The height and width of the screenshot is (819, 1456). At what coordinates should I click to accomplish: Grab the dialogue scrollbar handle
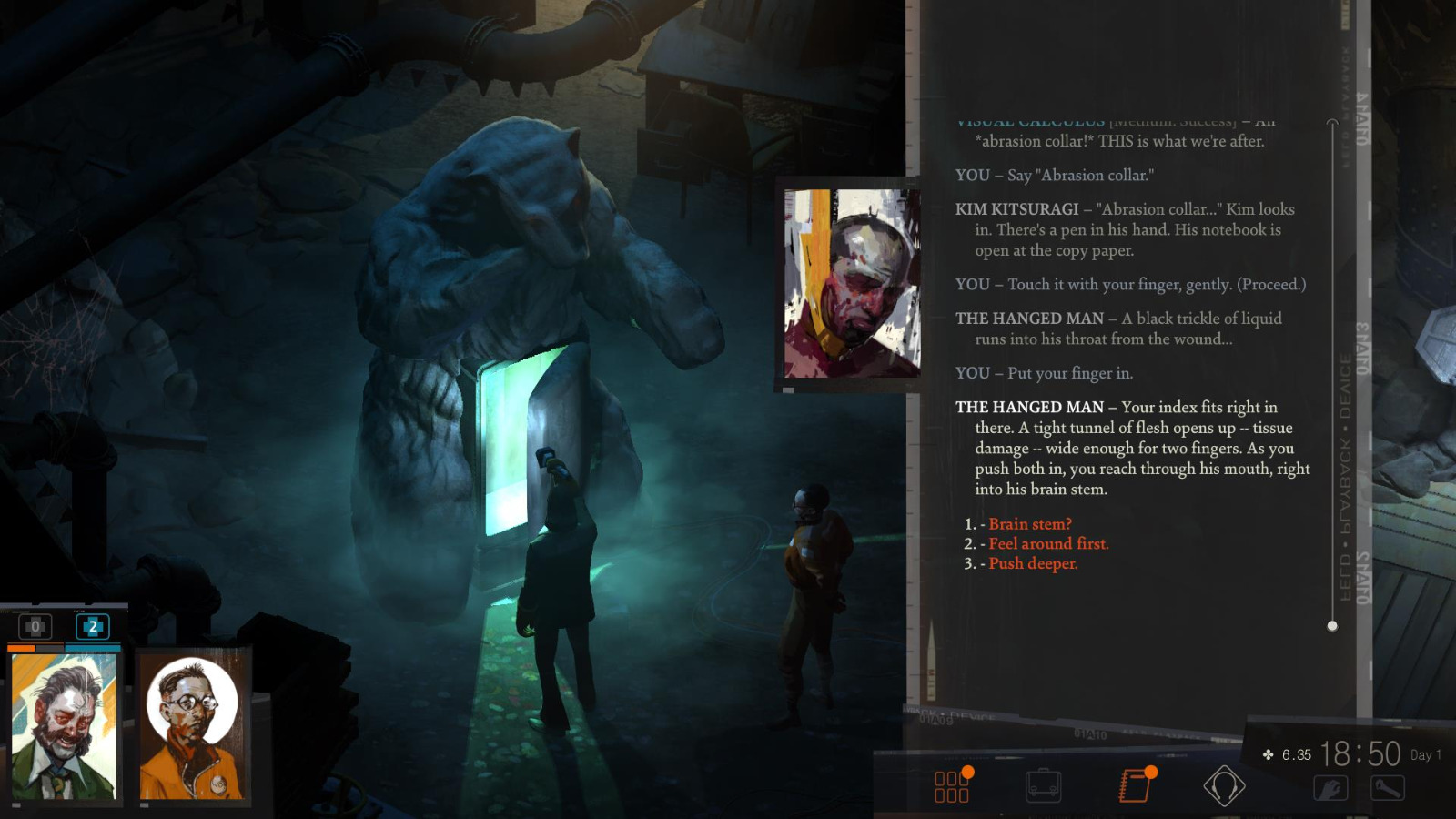click(x=1333, y=625)
